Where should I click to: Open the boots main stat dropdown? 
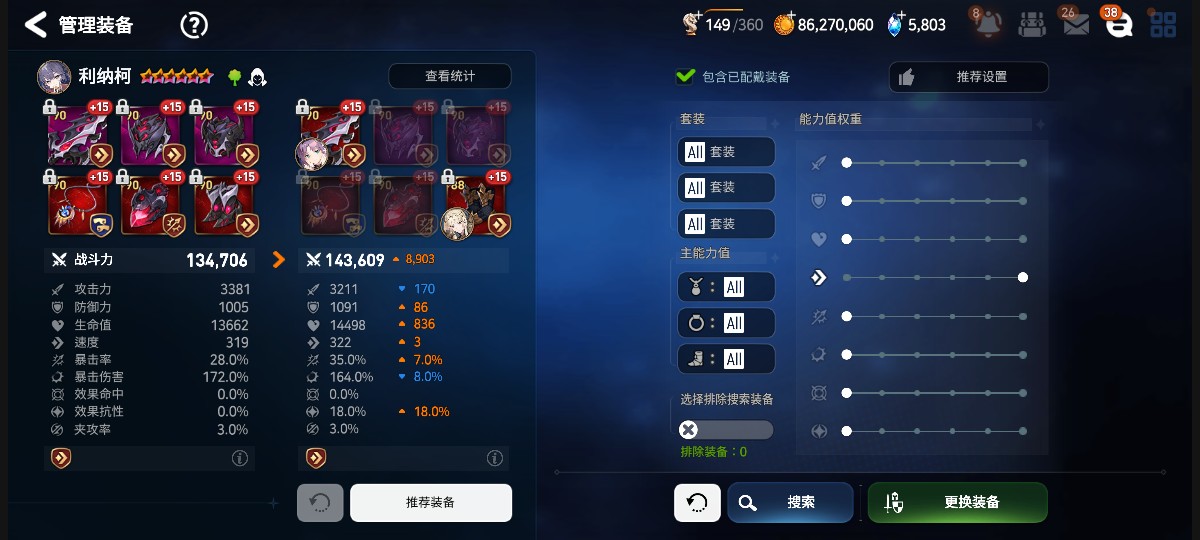pos(726,359)
